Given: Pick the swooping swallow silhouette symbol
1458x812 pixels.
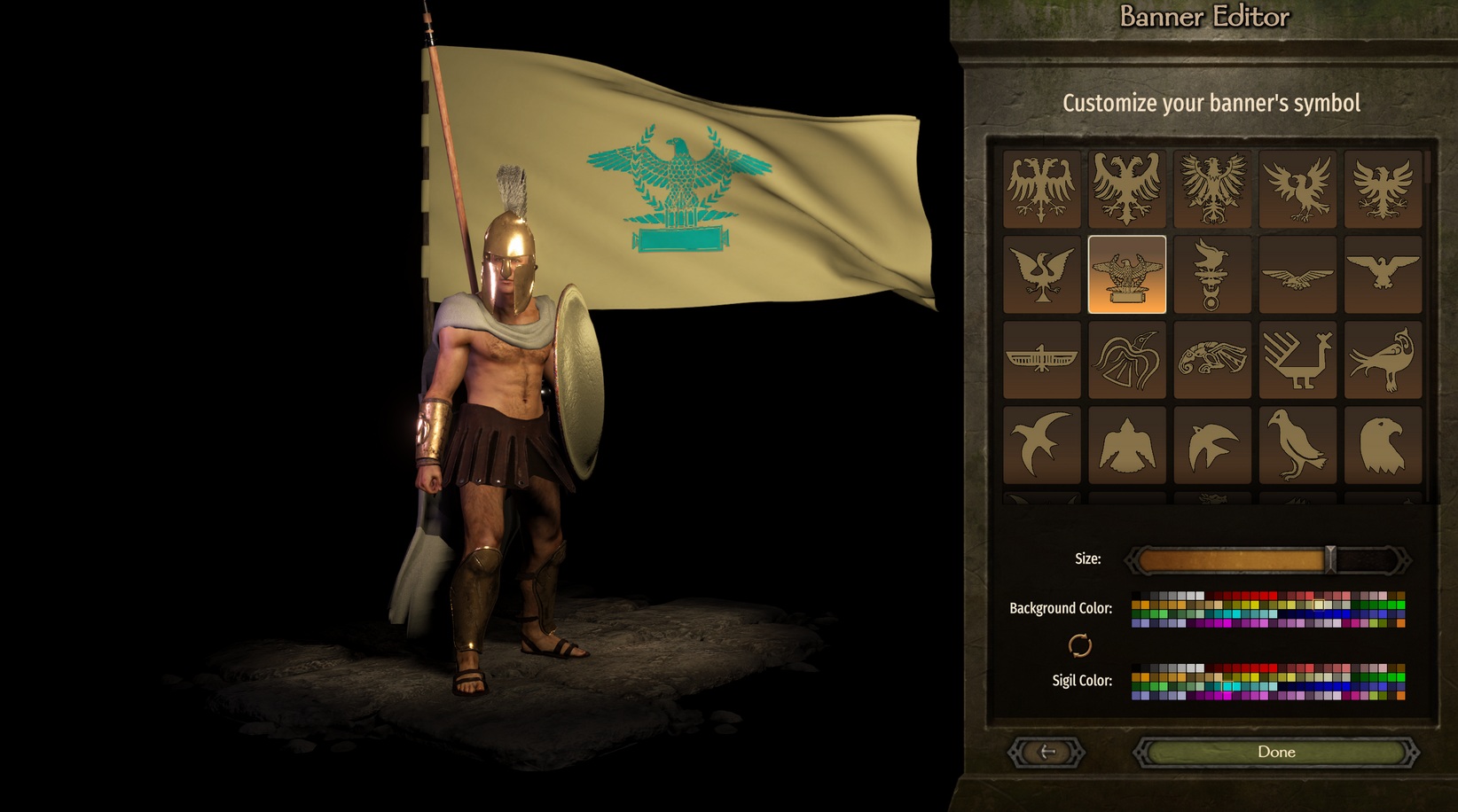Looking at the screenshot, I should [1041, 445].
